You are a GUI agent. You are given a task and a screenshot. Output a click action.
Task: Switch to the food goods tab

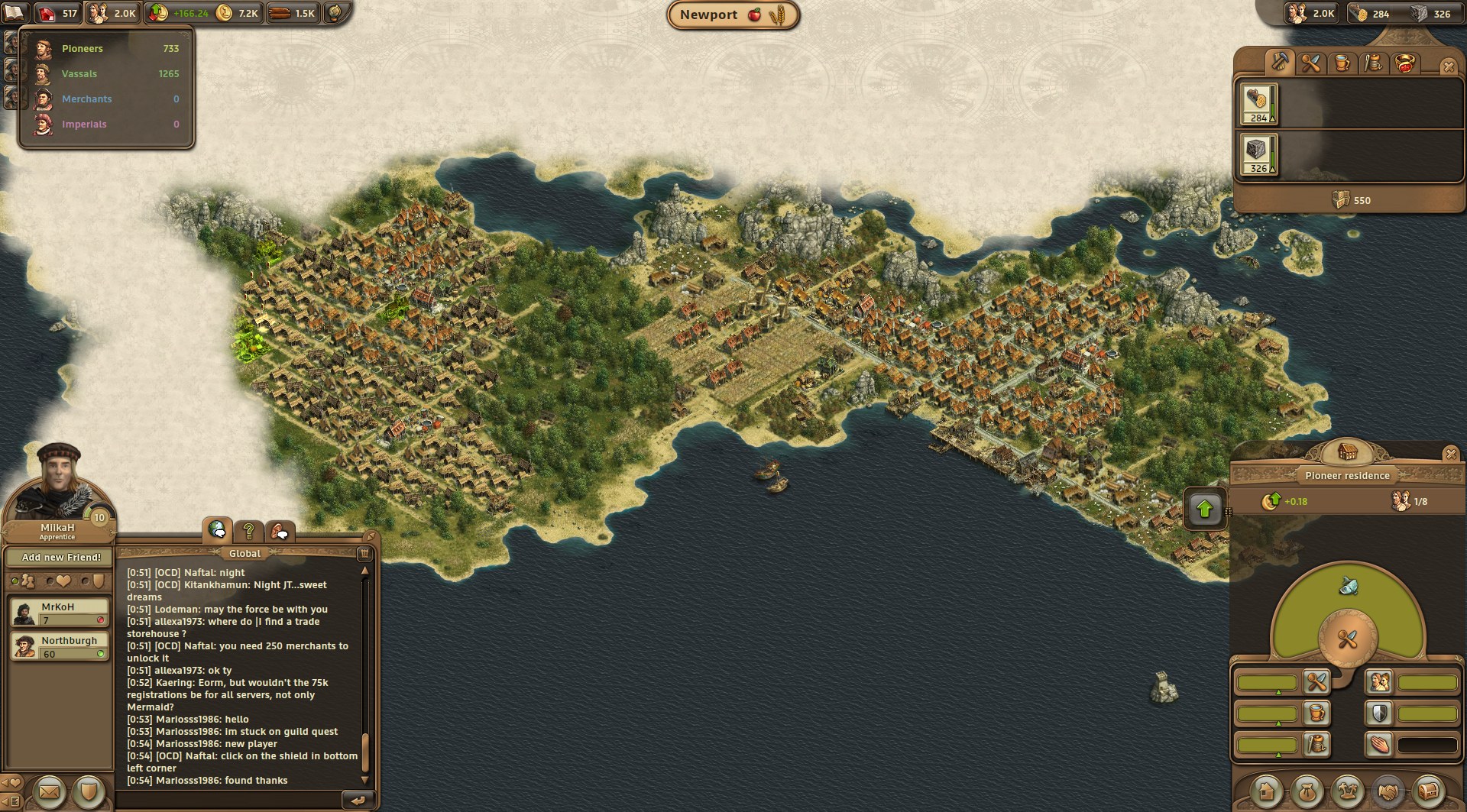1310,63
